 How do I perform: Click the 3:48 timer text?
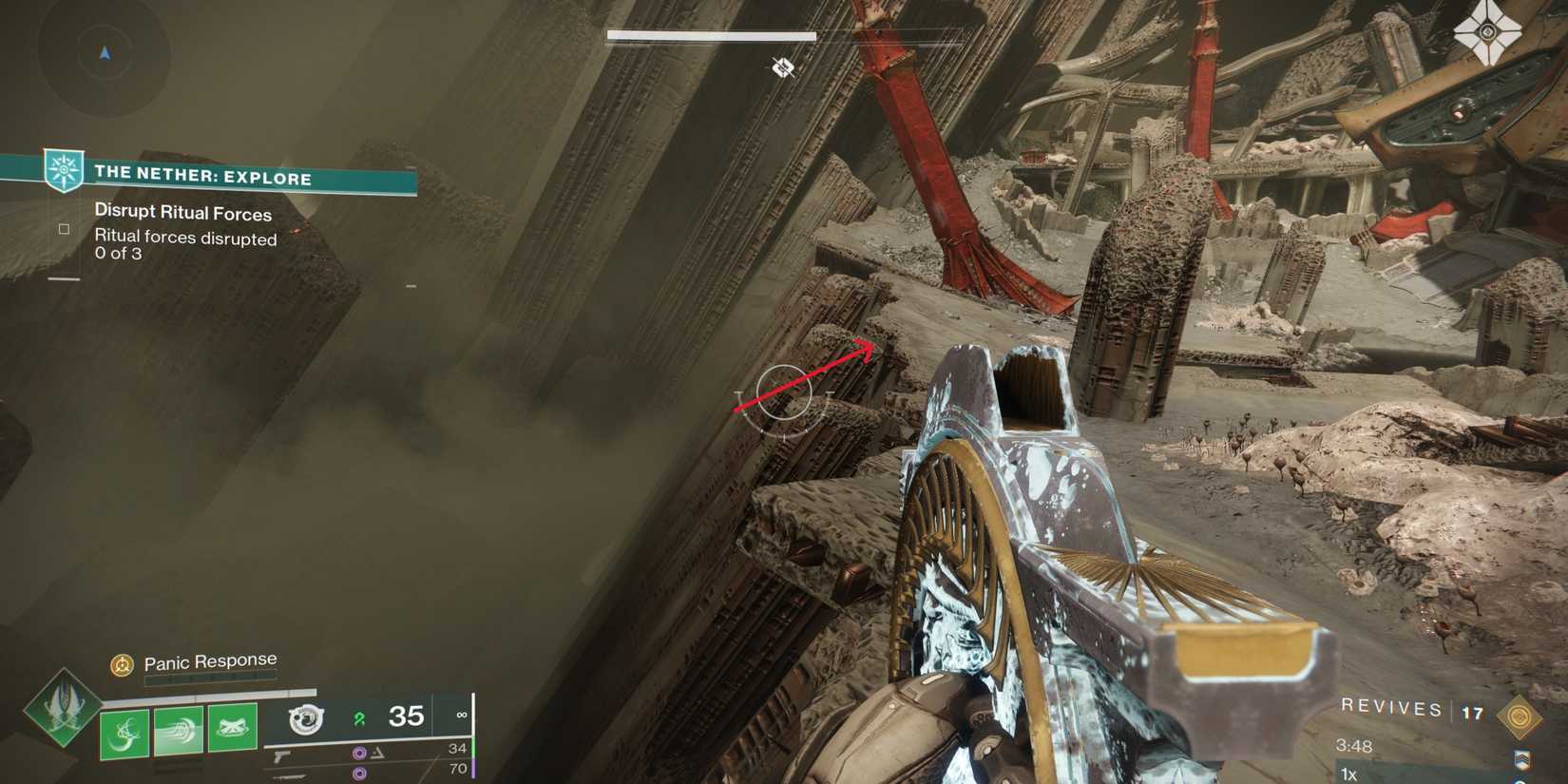coord(1354,746)
